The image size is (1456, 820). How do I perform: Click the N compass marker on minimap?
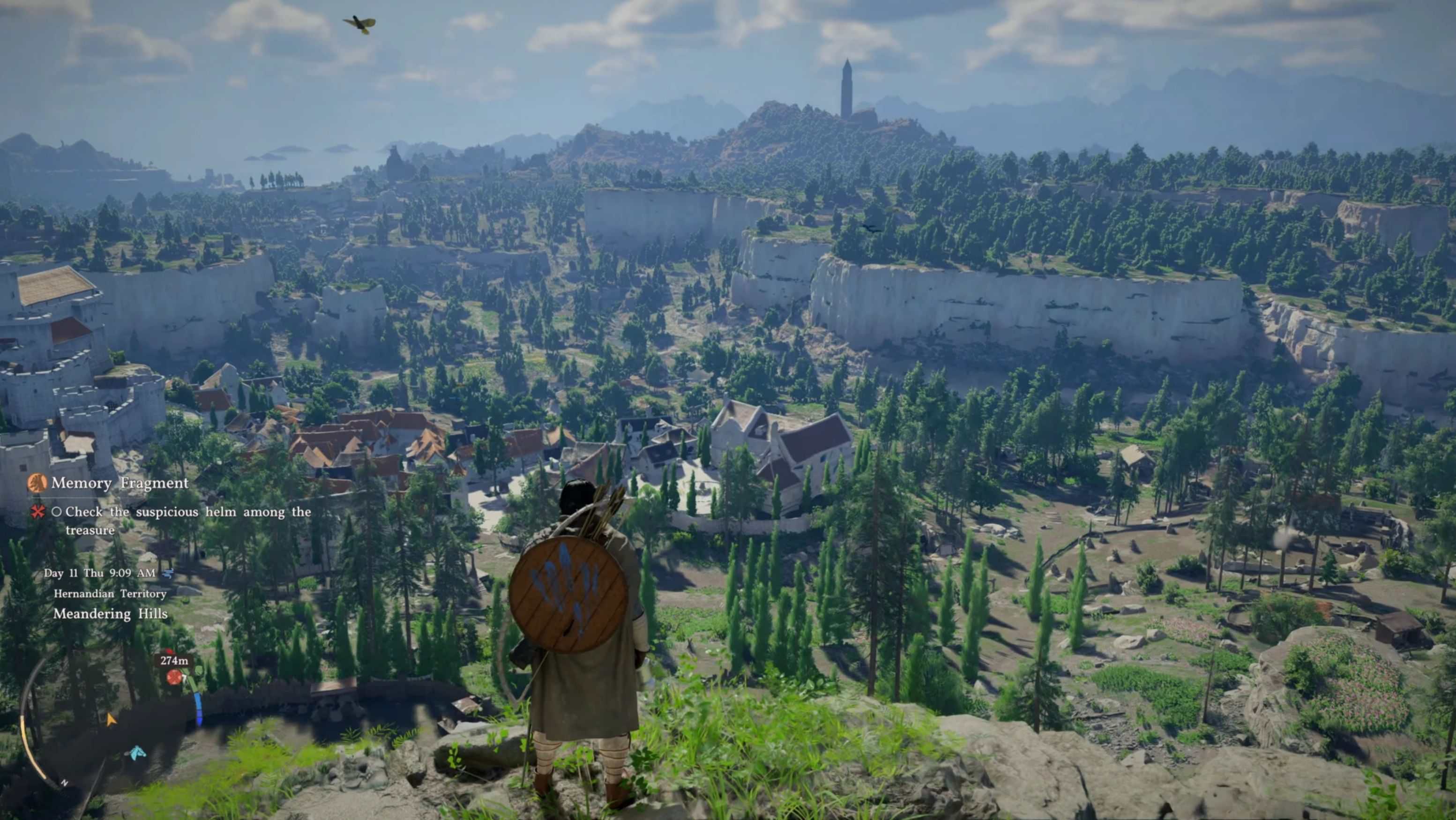64,783
